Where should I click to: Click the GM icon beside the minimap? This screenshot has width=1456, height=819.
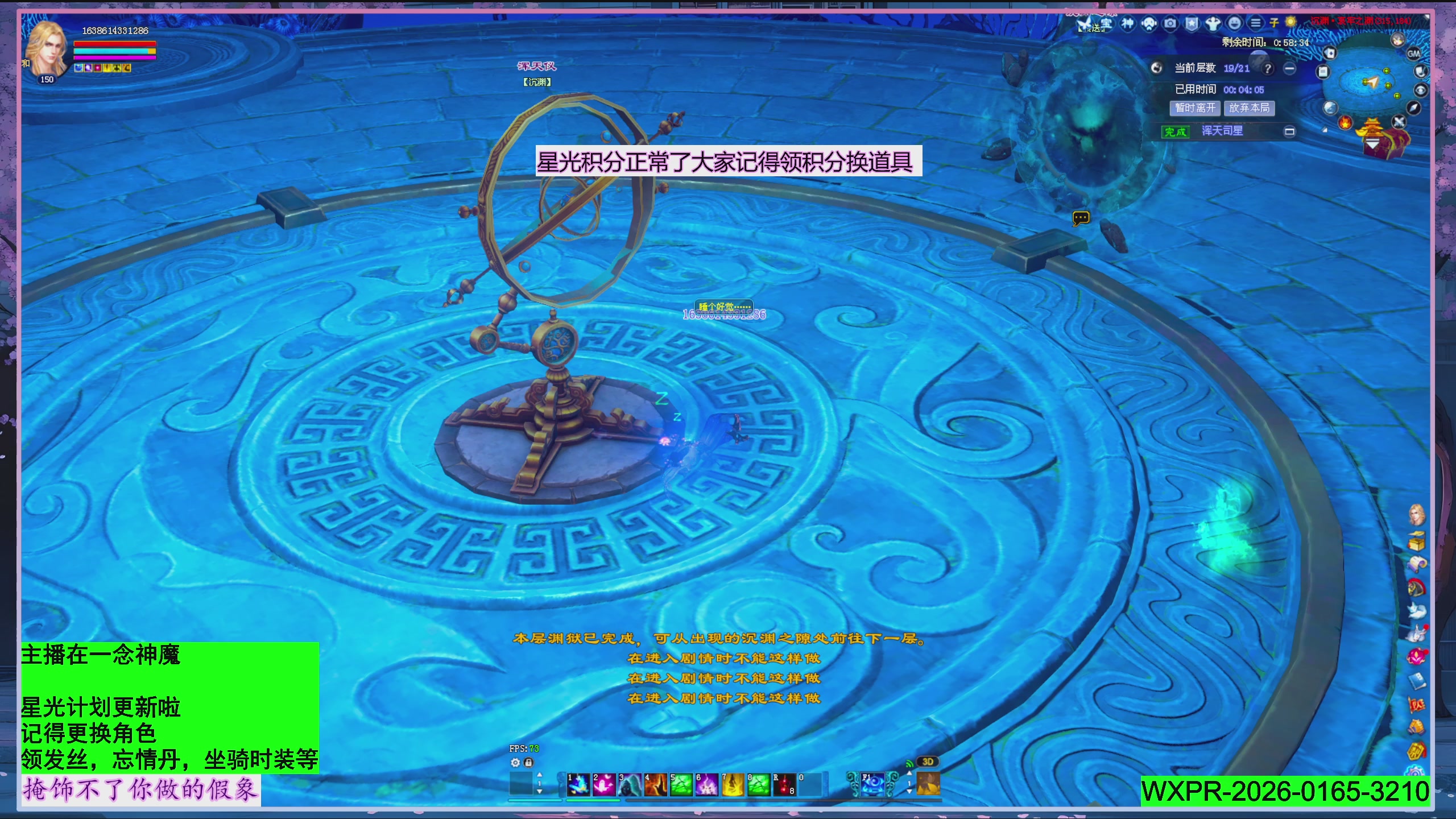[x=1414, y=54]
